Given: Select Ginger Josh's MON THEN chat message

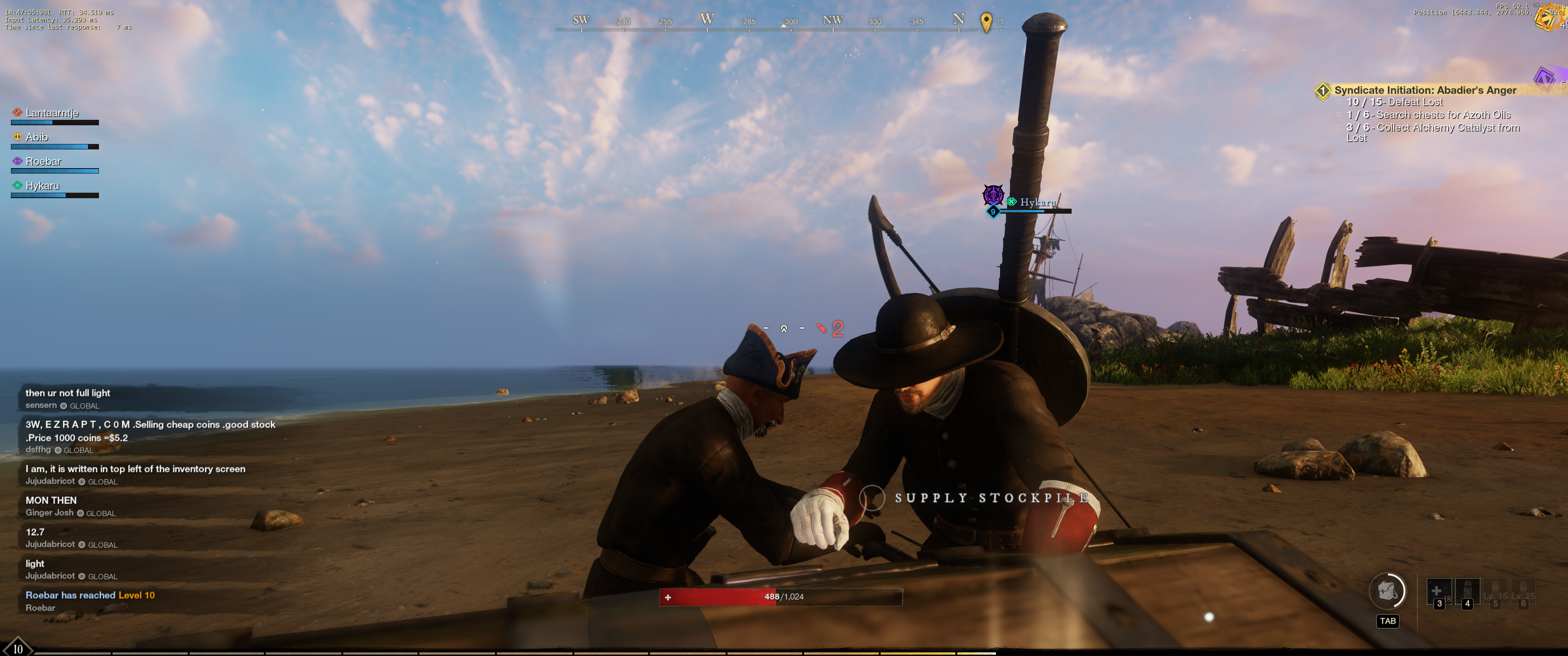Looking at the screenshot, I should click(x=51, y=500).
